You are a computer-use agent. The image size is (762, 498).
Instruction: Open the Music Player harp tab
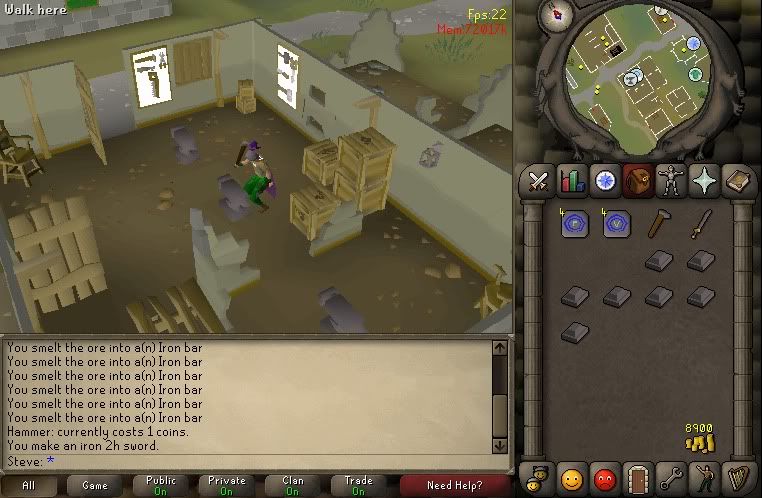[736, 474]
